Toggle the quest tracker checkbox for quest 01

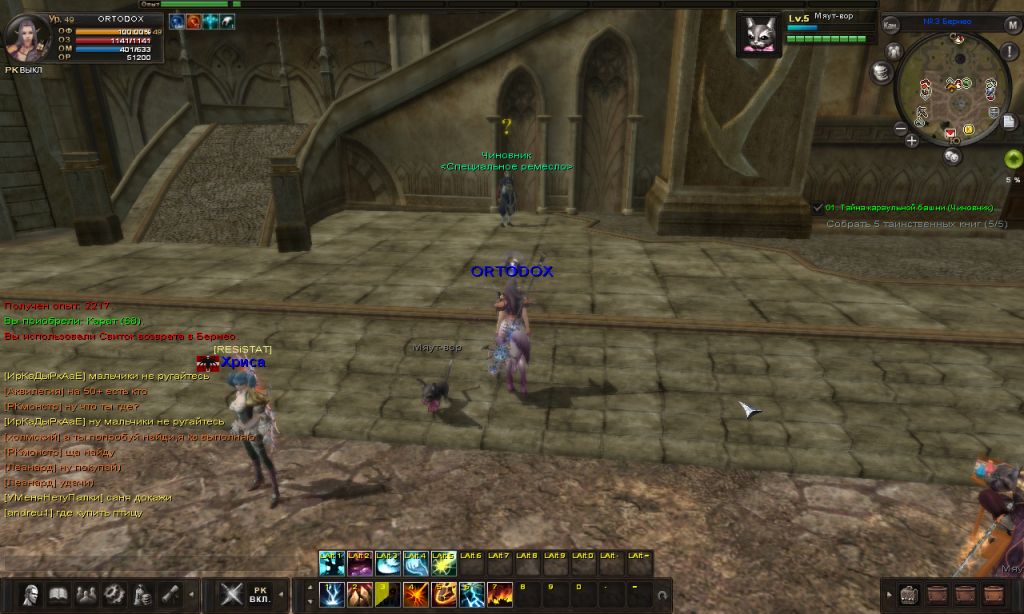tap(818, 208)
